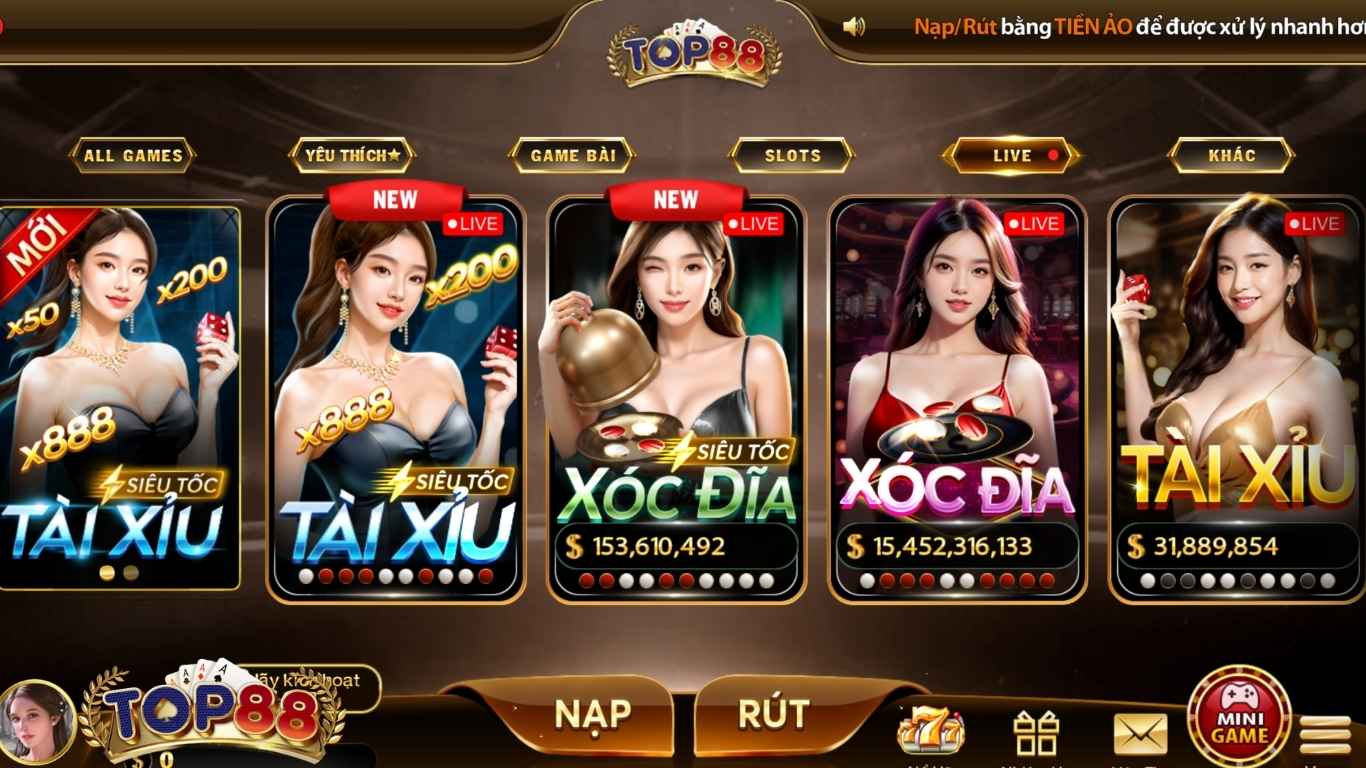Viewport: 1366px width, 768px height.
Task: Open the SLOTS category tab
Action: (791, 156)
